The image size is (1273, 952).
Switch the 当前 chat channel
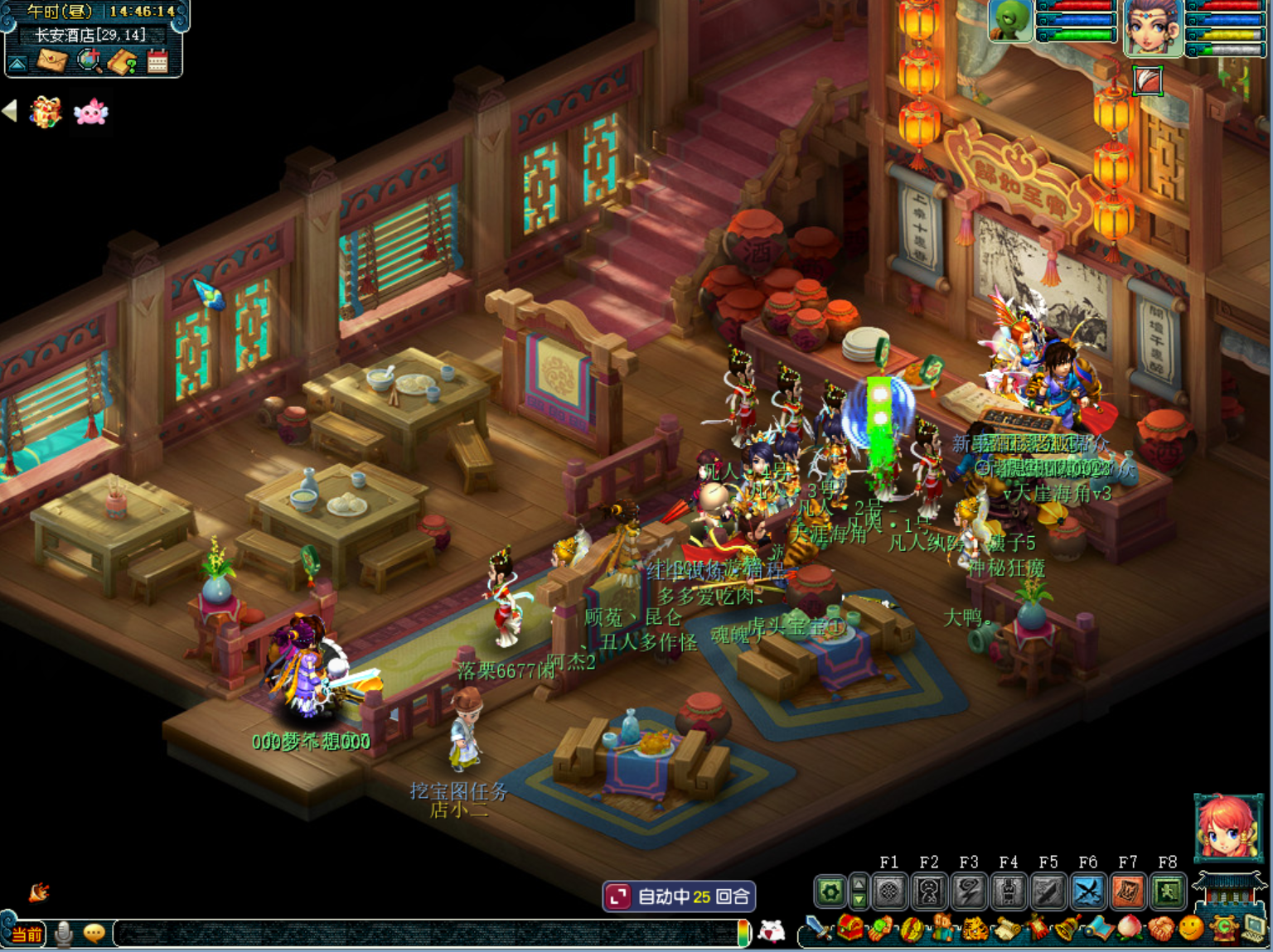pos(26,935)
